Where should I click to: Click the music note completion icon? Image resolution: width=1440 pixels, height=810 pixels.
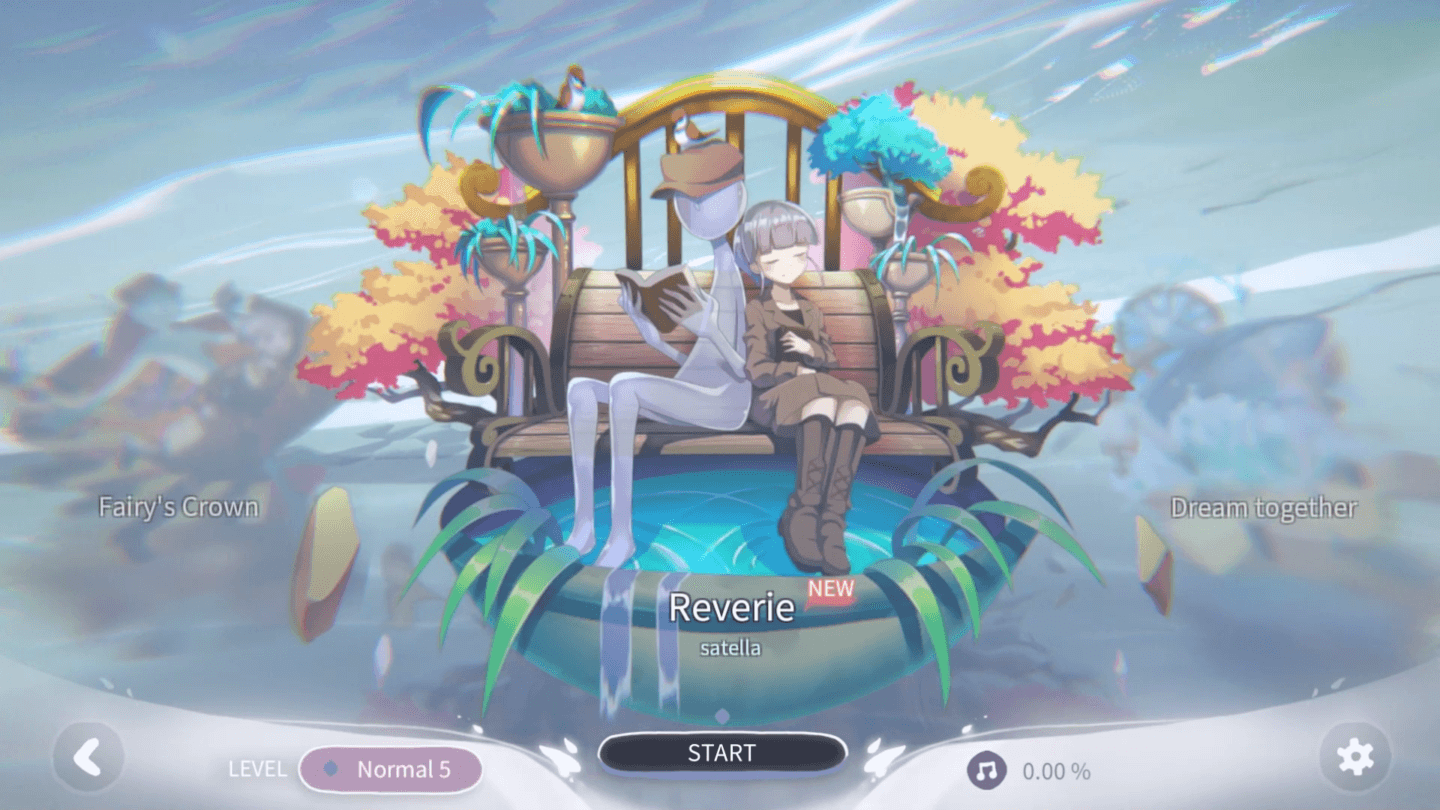[987, 769]
